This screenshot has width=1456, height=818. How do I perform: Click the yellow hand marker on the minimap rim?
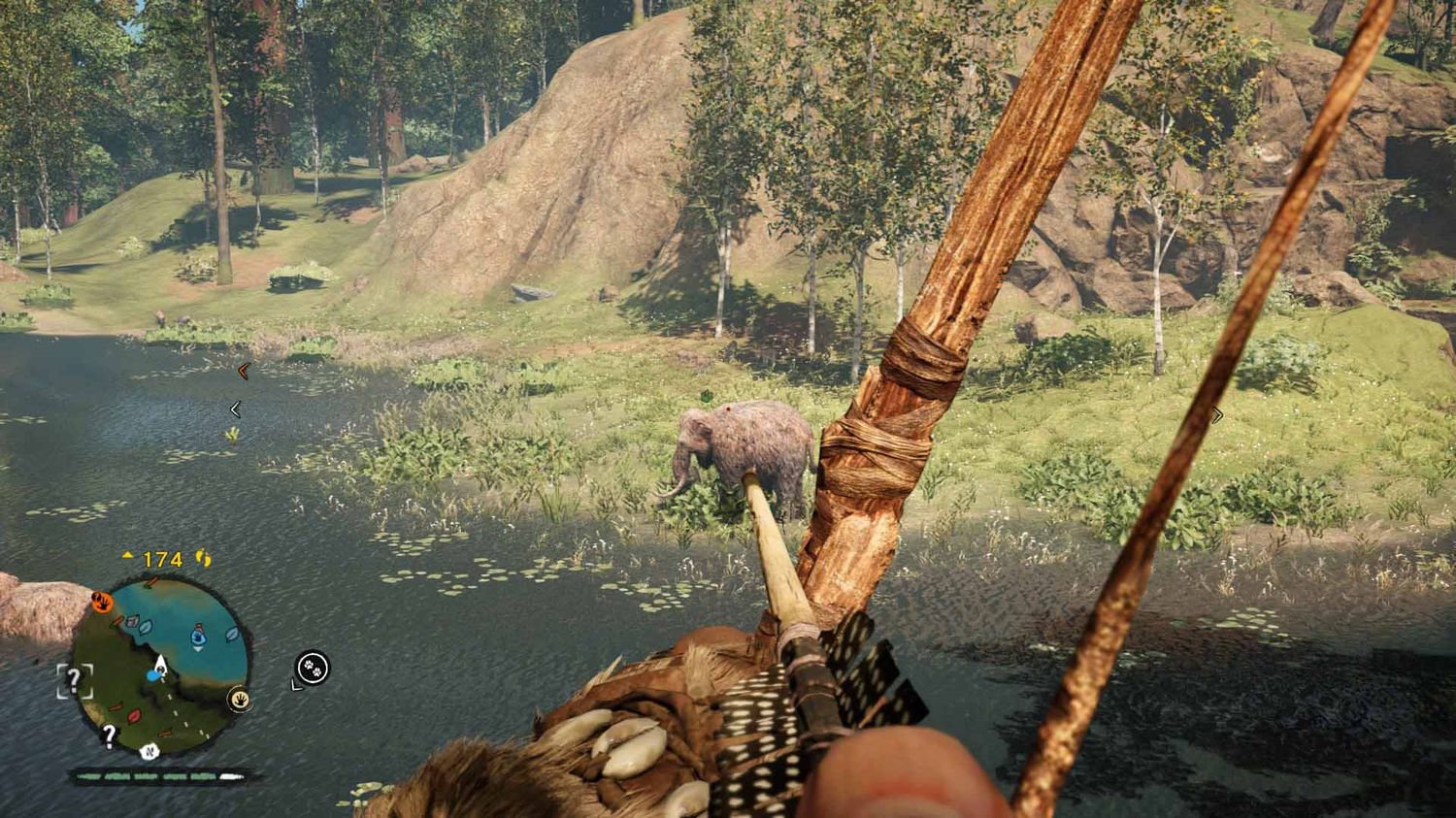click(x=238, y=699)
